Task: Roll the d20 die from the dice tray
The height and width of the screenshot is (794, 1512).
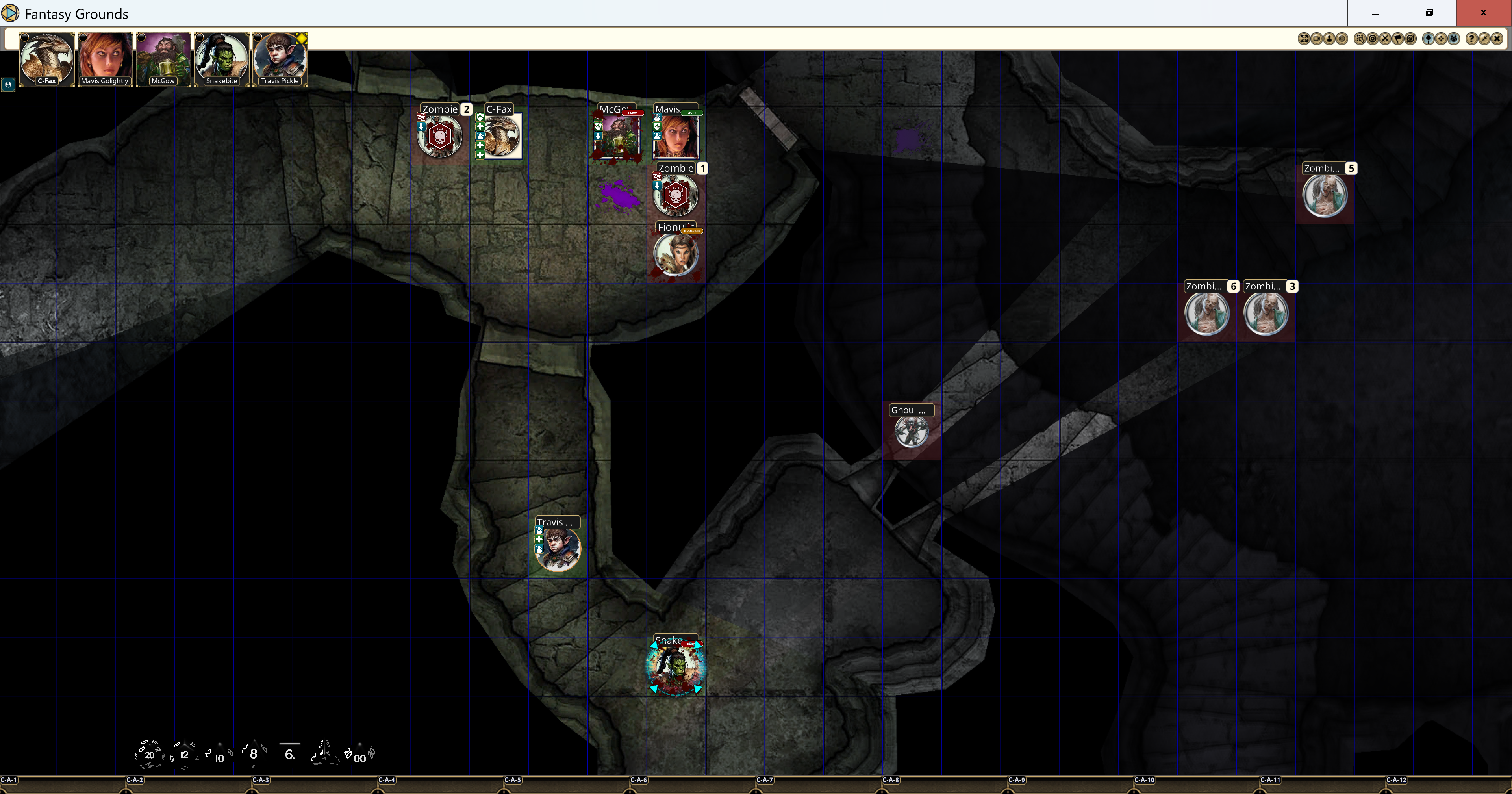Action: tap(150, 755)
